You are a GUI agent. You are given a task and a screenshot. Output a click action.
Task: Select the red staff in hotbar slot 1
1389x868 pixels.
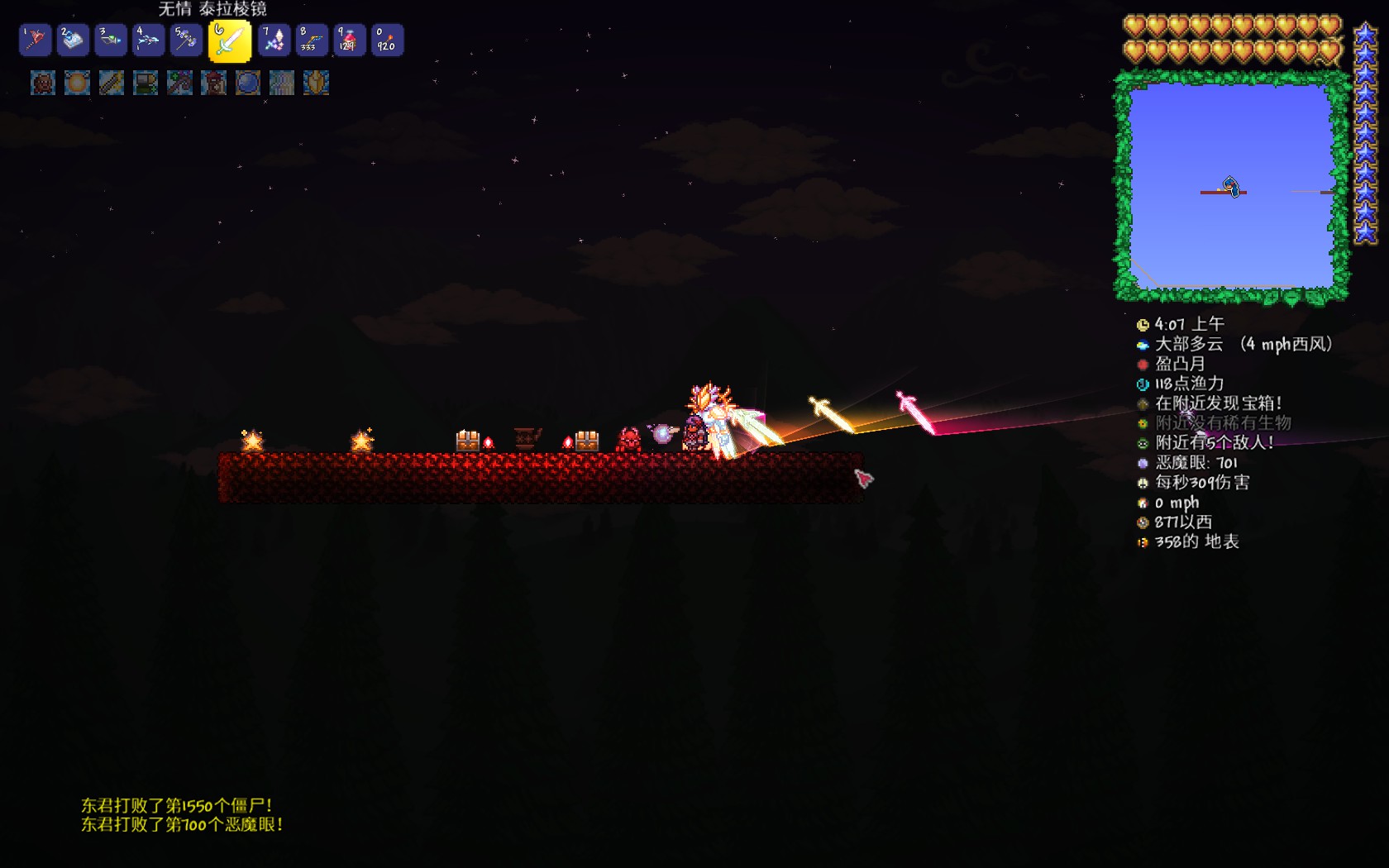36,40
